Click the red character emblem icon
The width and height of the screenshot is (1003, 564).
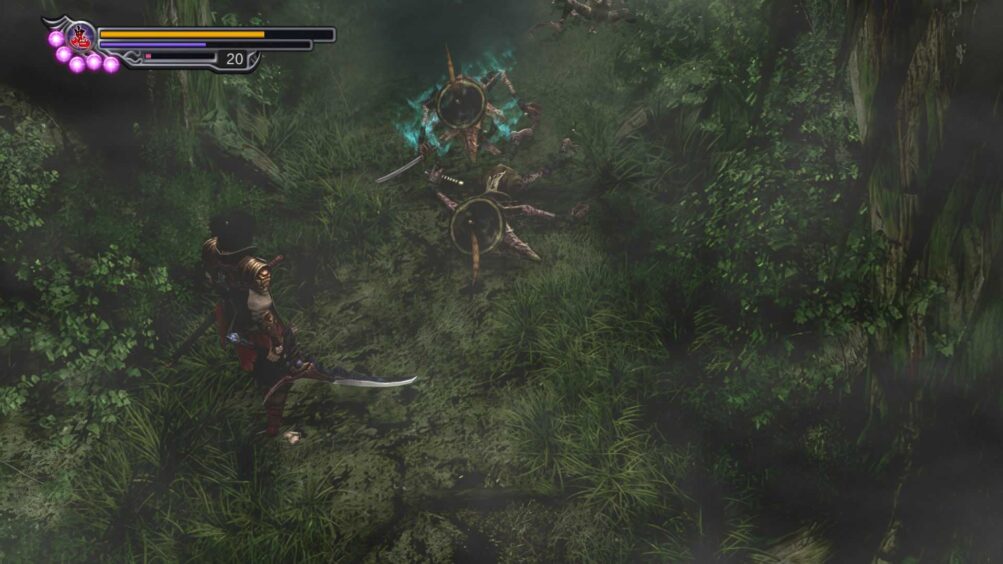80,38
